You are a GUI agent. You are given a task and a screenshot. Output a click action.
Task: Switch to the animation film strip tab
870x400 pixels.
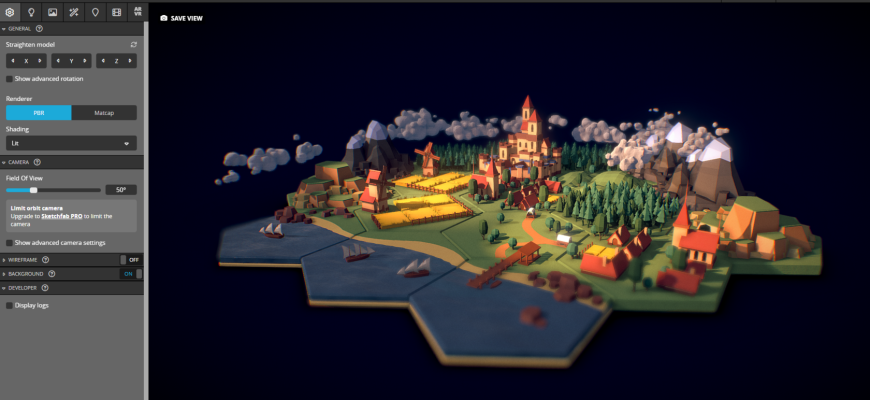[116, 12]
